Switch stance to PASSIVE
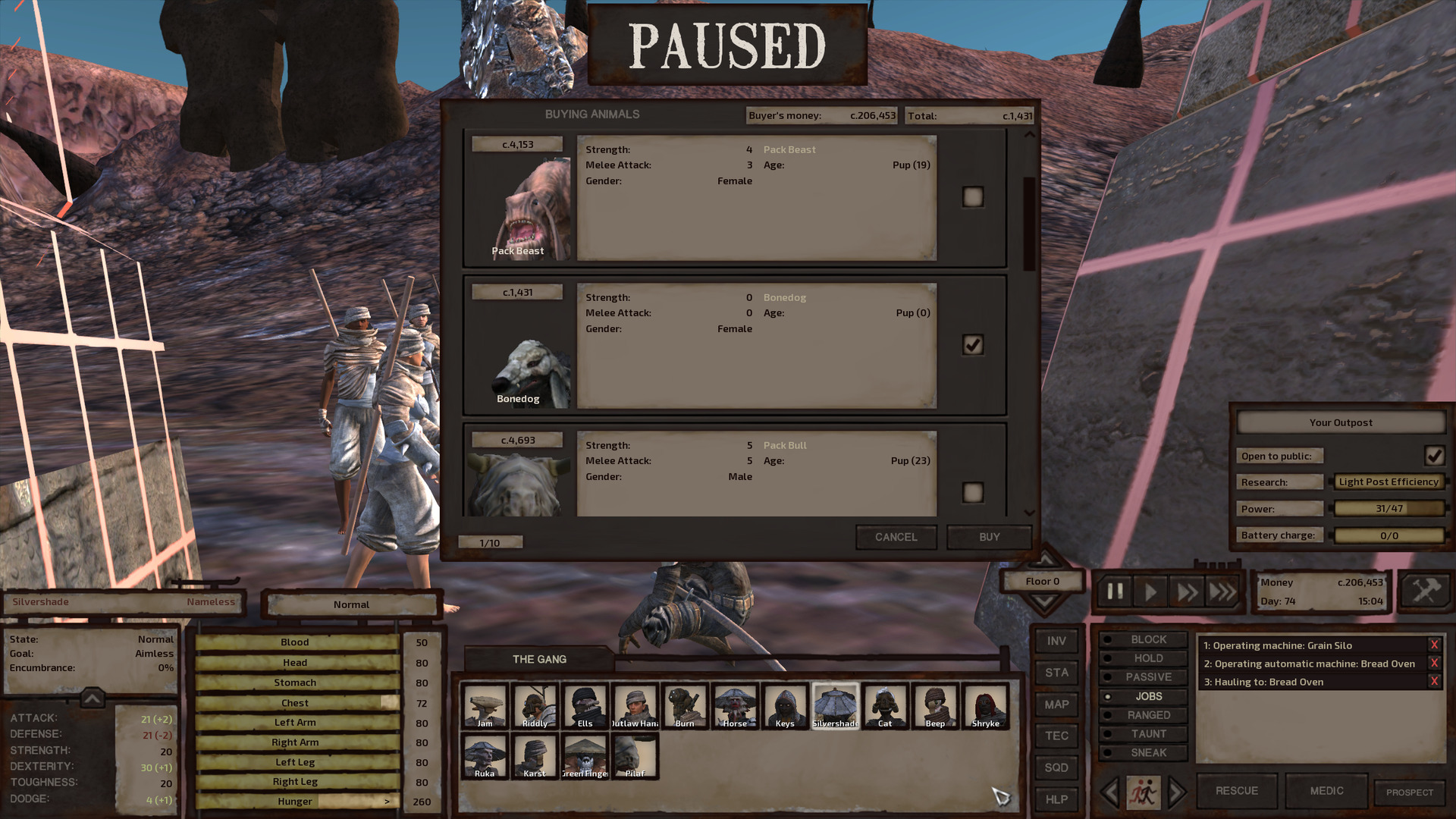1456x819 pixels. 1143,676
